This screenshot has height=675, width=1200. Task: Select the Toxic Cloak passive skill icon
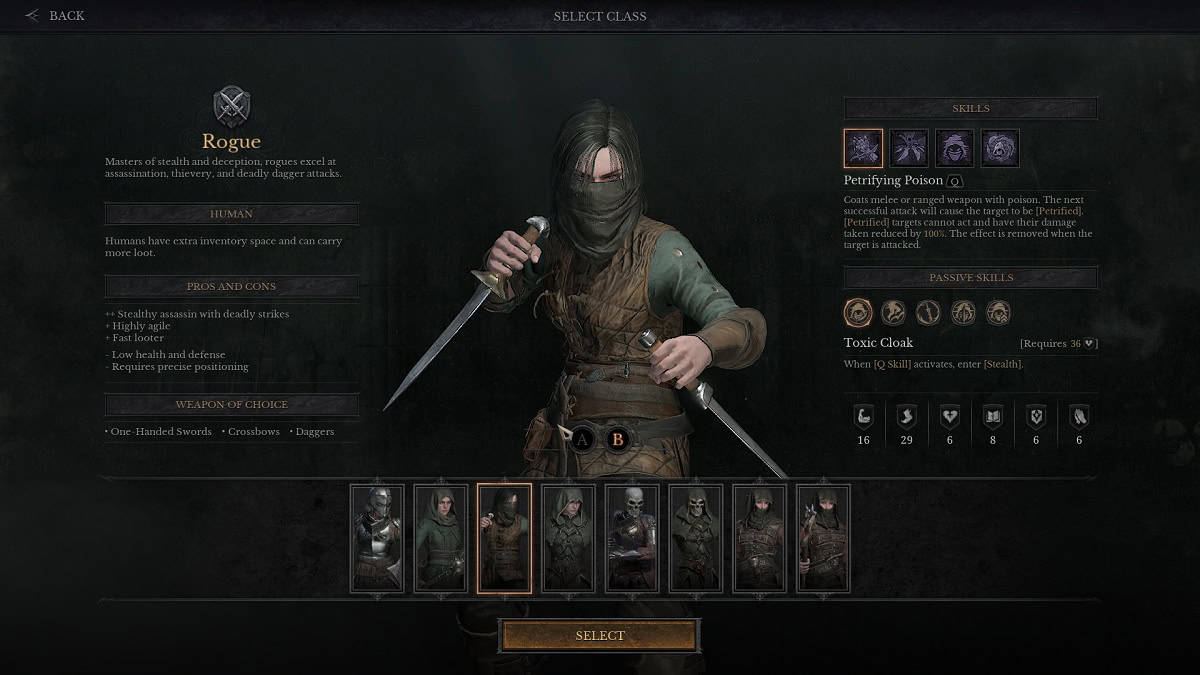point(858,312)
